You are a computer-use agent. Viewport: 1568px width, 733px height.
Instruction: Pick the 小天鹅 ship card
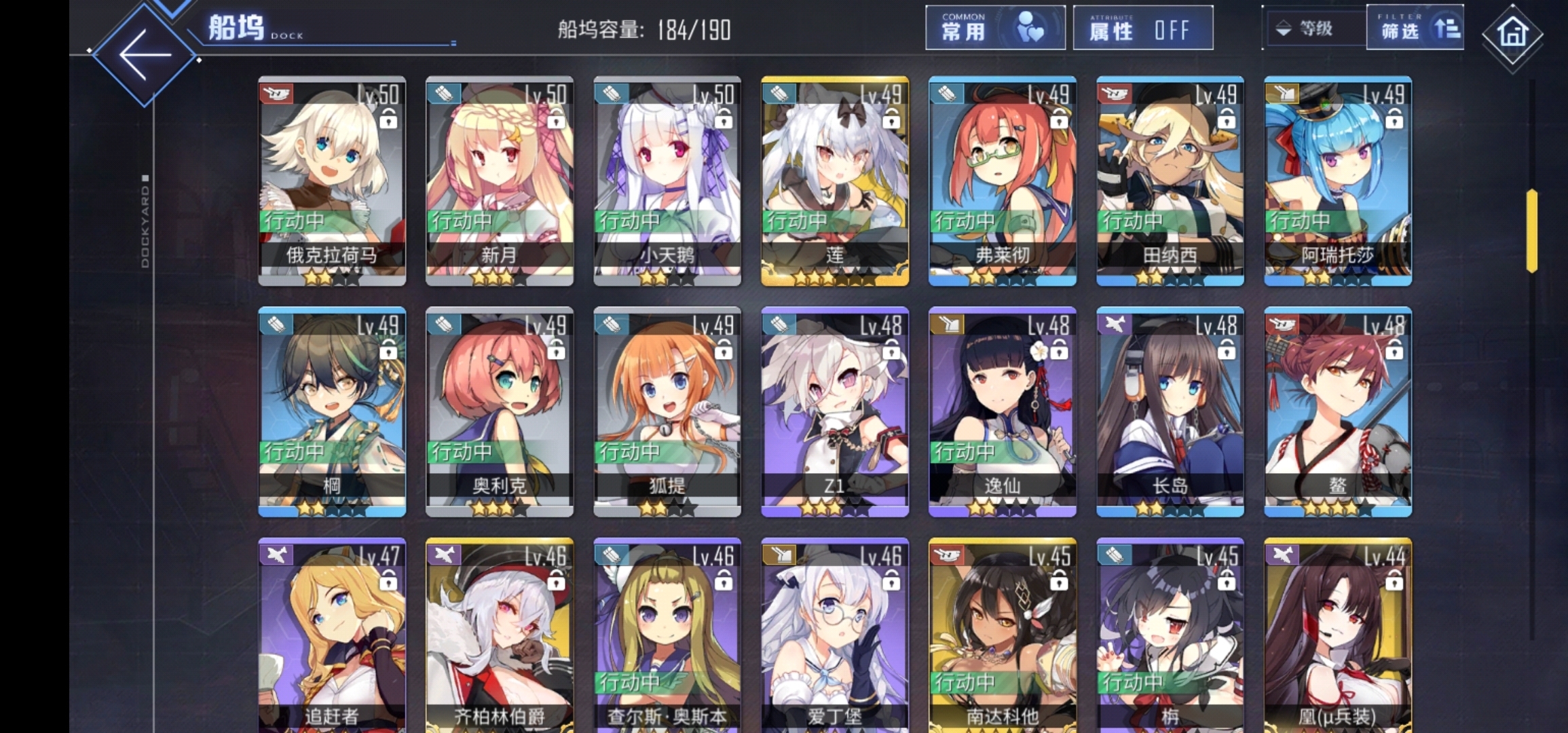(x=667, y=181)
